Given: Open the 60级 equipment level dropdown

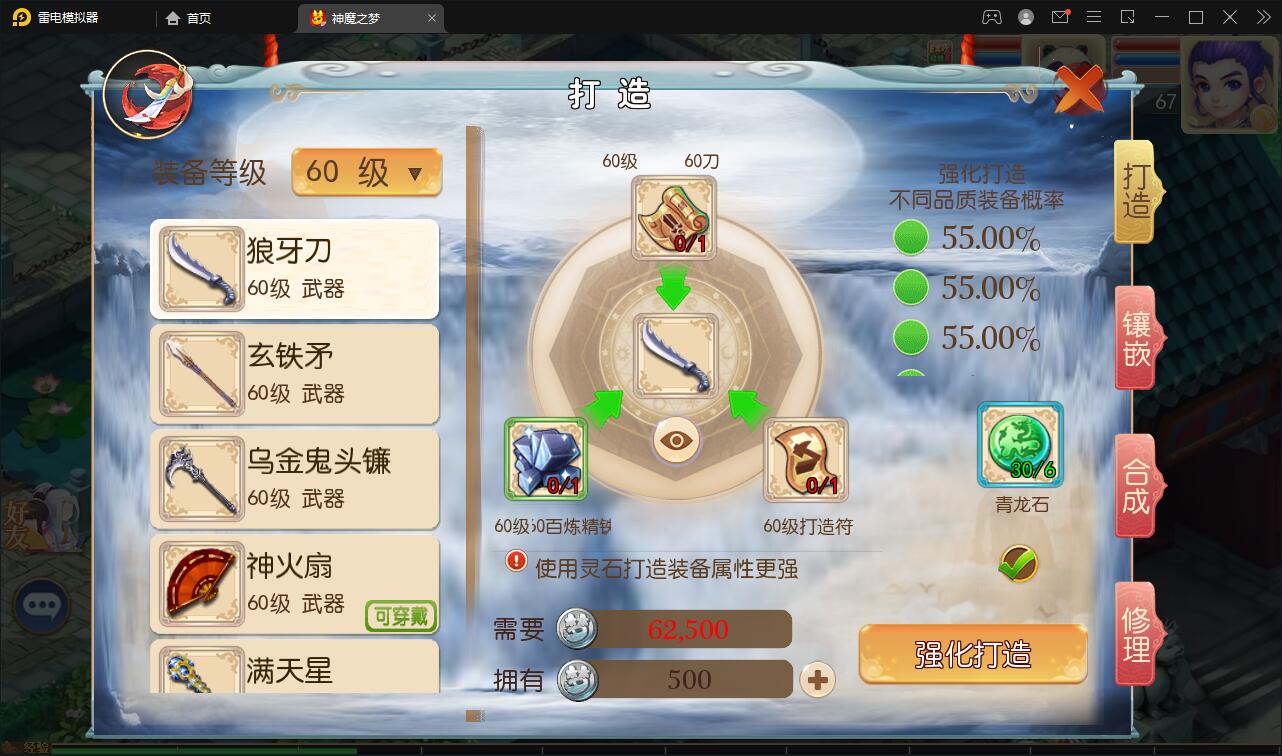Looking at the screenshot, I should (366, 173).
